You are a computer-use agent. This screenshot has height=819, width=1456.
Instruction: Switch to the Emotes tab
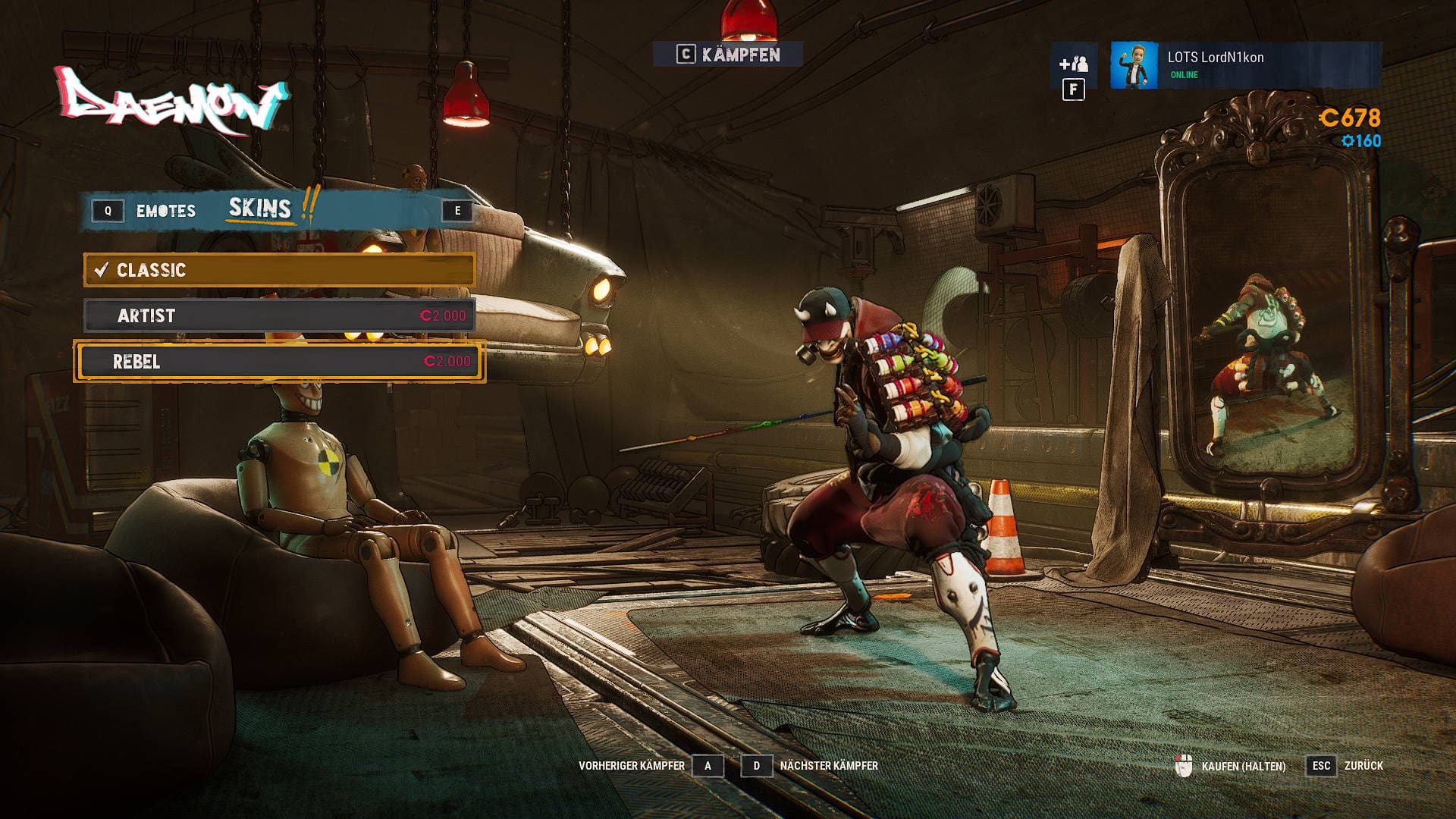click(x=165, y=211)
